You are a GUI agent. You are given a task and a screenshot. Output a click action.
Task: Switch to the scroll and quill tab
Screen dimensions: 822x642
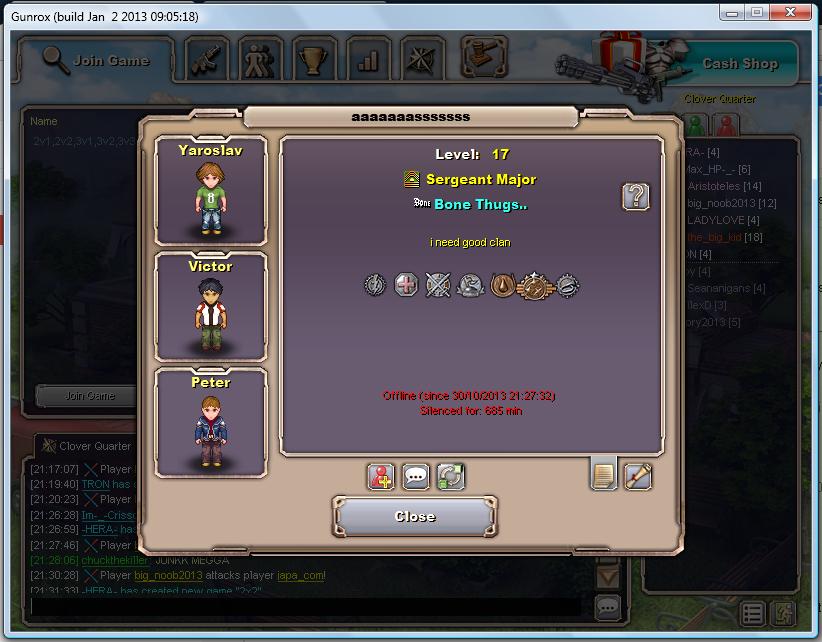(638, 477)
